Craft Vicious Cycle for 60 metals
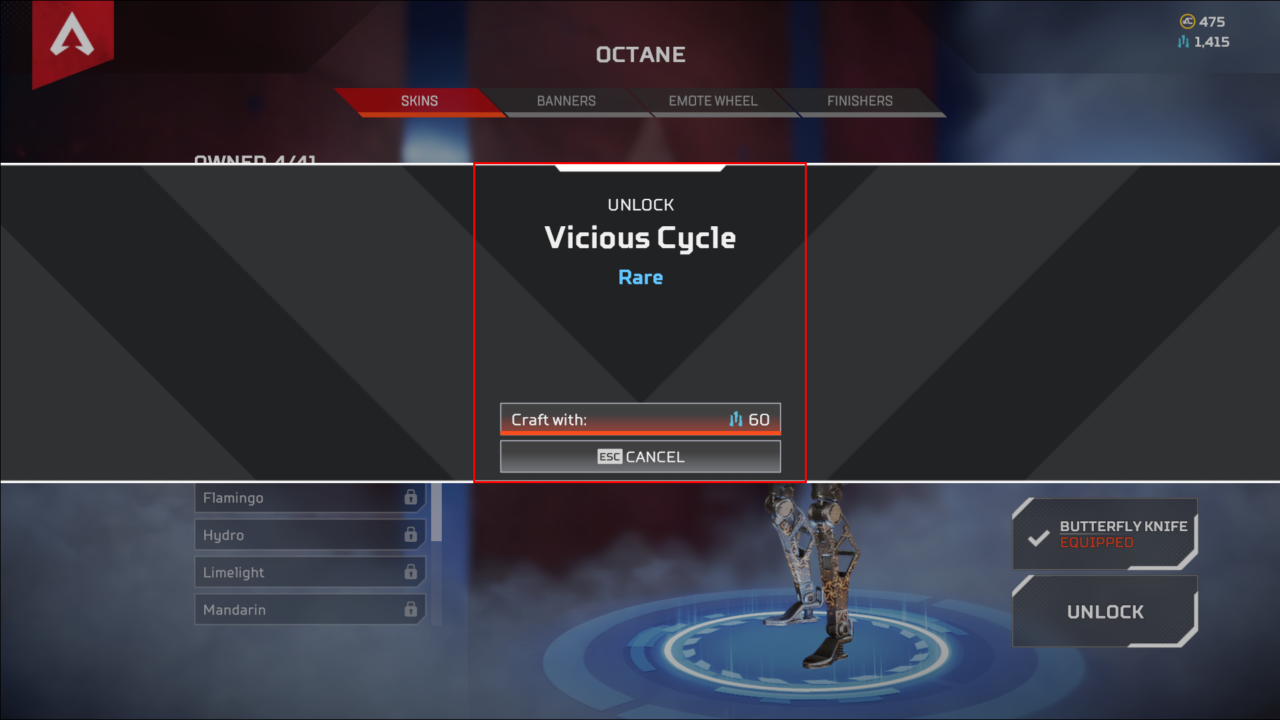The height and width of the screenshot is (720, 1280). point(640,419)
